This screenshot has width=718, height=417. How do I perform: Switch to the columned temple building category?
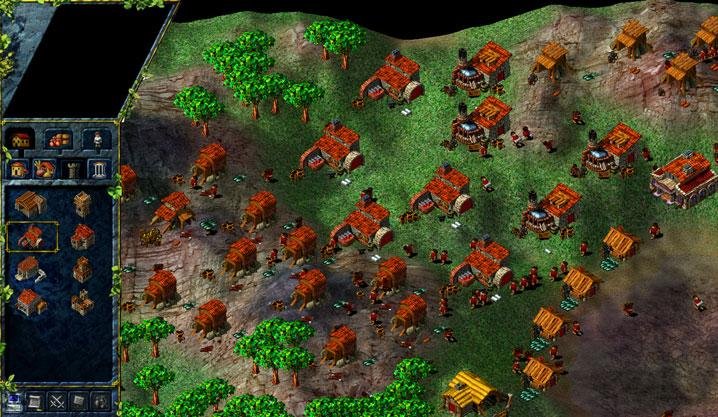98,168
